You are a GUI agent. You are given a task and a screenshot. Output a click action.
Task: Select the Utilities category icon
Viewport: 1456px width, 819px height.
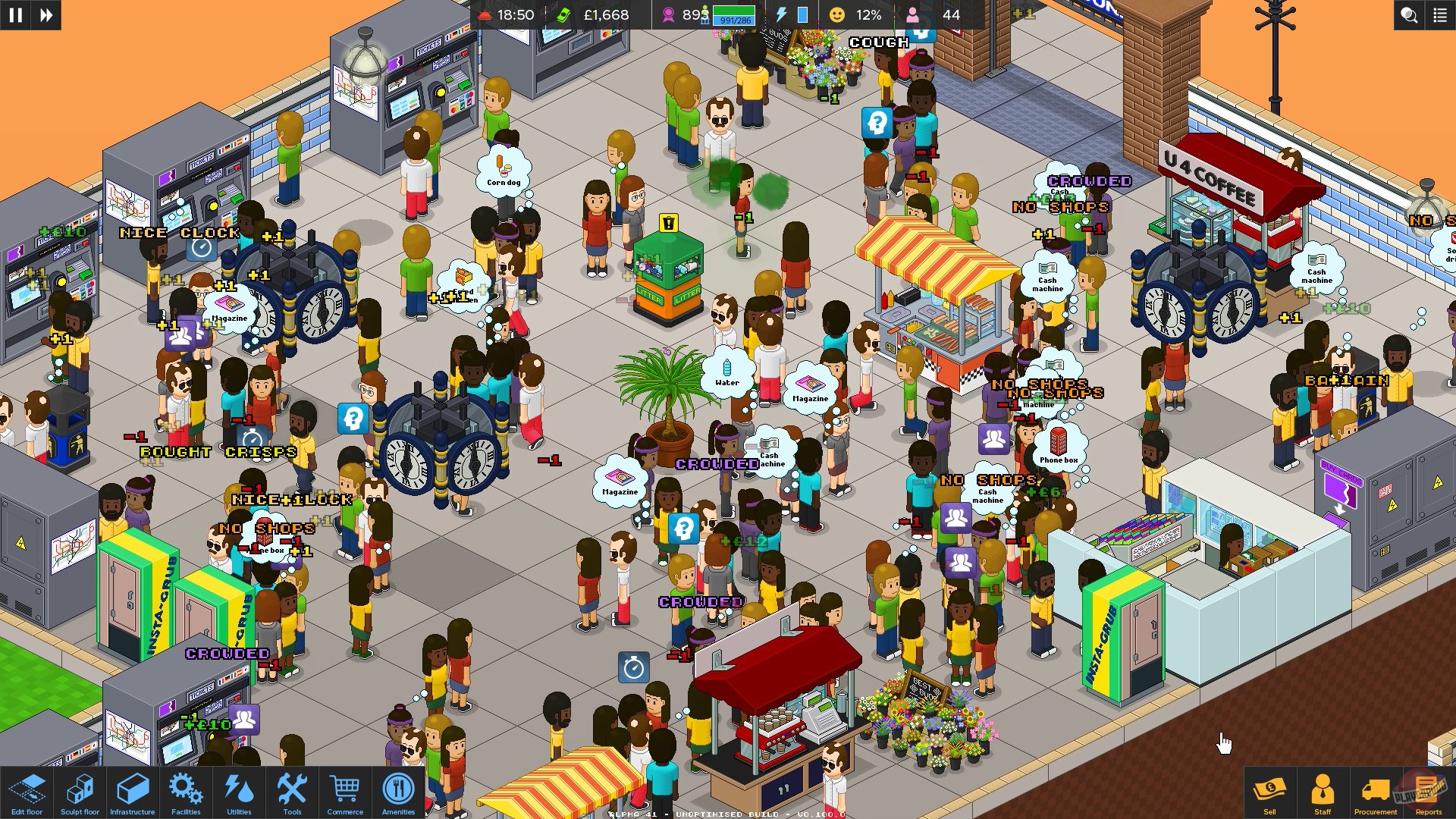click(x=238, y=792)
